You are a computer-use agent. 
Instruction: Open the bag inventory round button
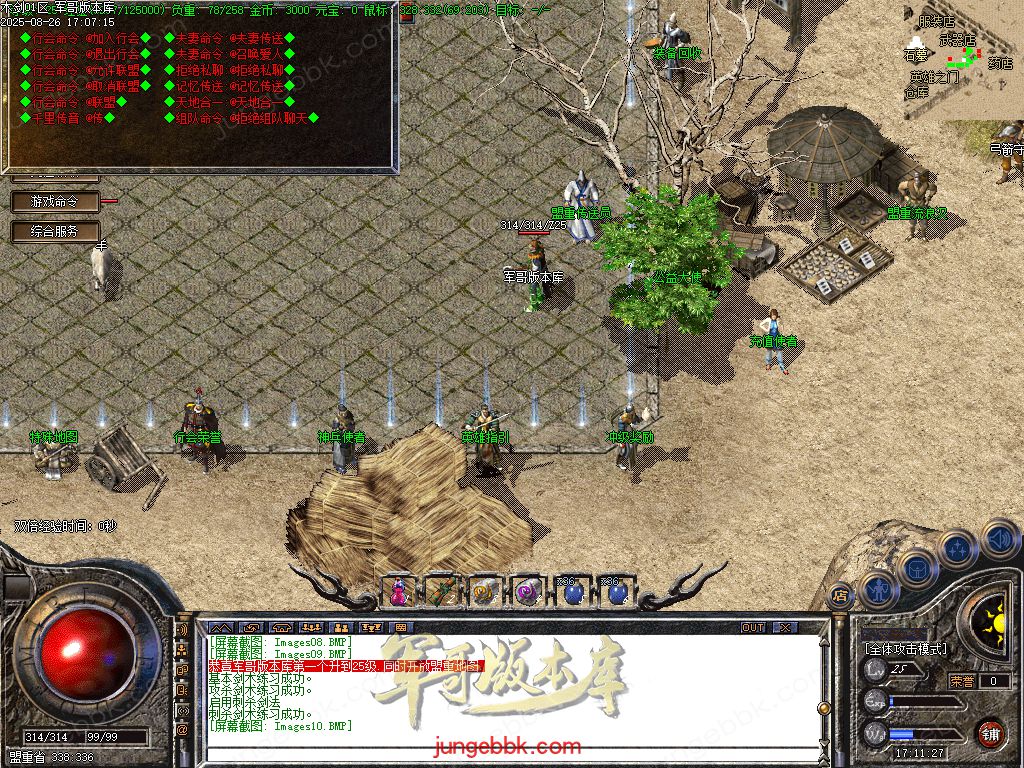click(917, 568)
